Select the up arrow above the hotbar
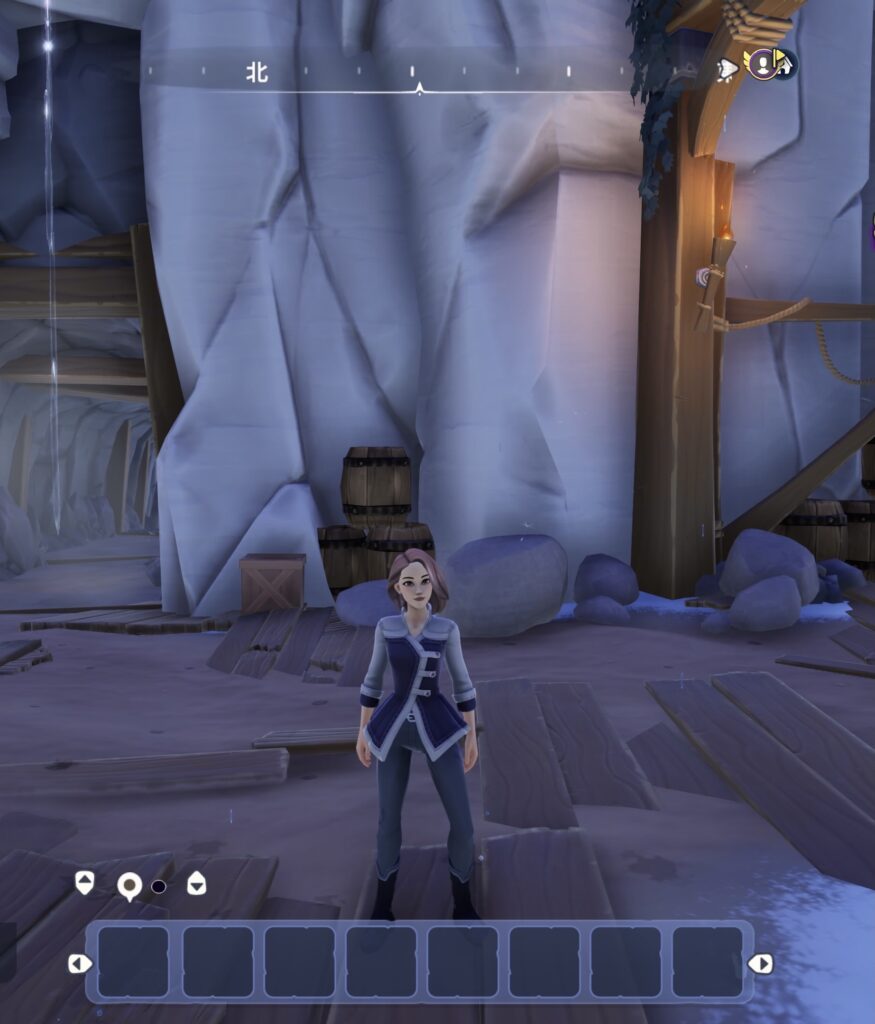Image resolution: width=875 pixels, height=1024 pixels. click(x=85, y=883)
